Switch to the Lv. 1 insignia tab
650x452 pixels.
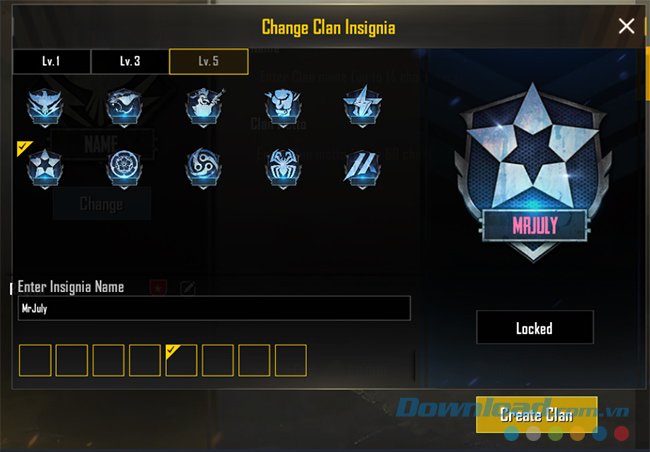[51, 61]
